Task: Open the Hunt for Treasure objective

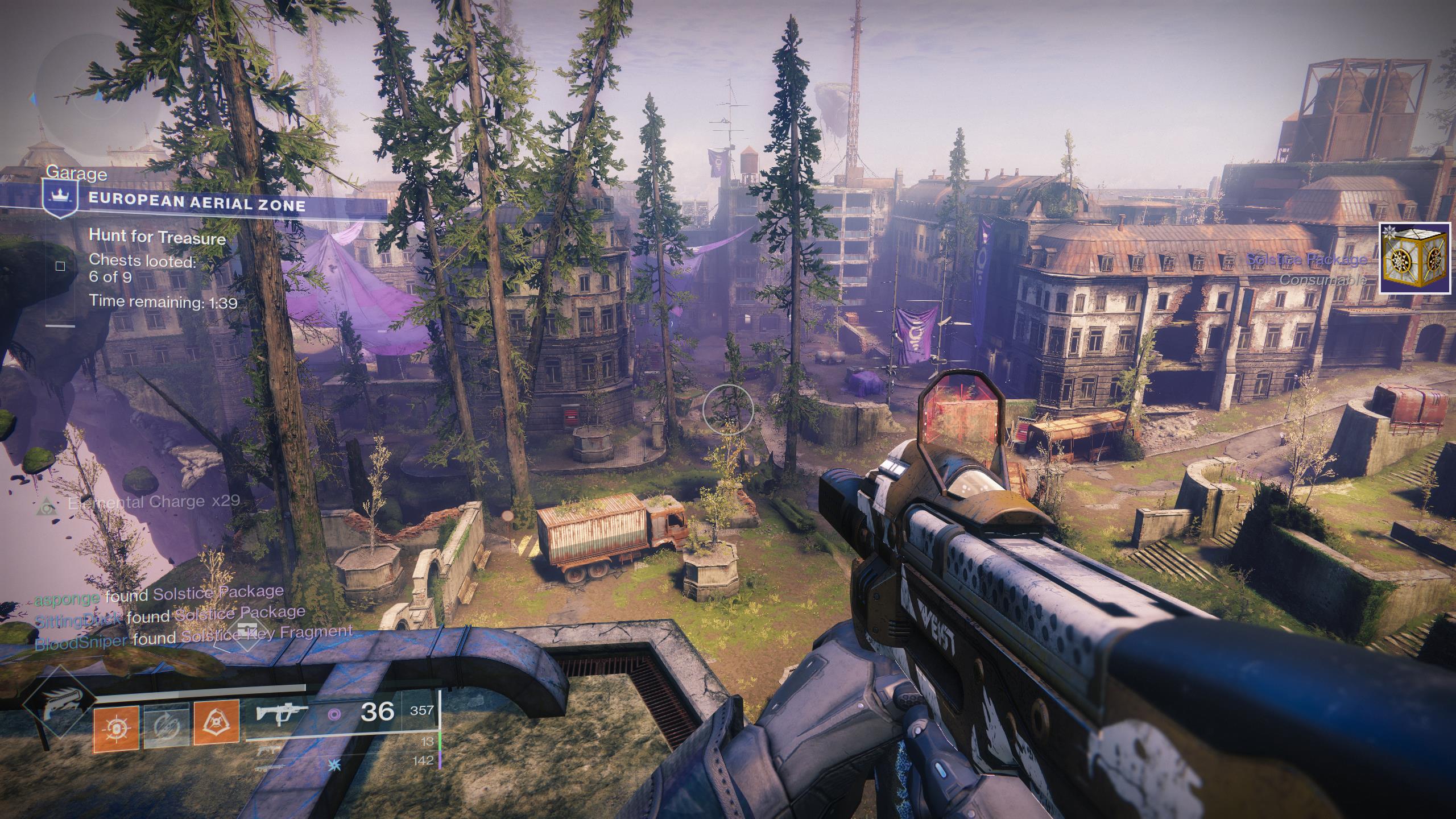Action: tap(158, 238)
